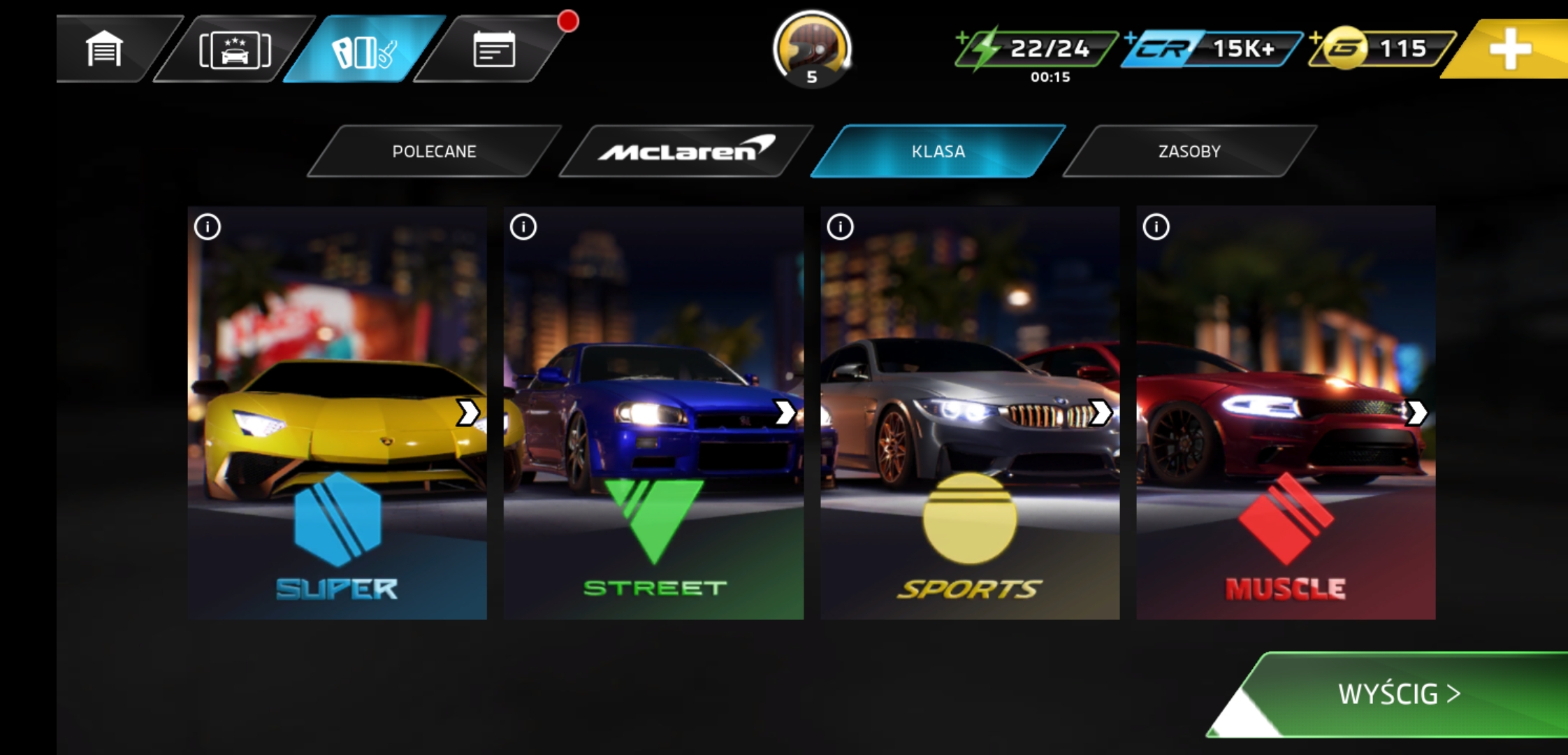Switch to the Polecane tab
The image size is (1568, 755).
point(434,151)
